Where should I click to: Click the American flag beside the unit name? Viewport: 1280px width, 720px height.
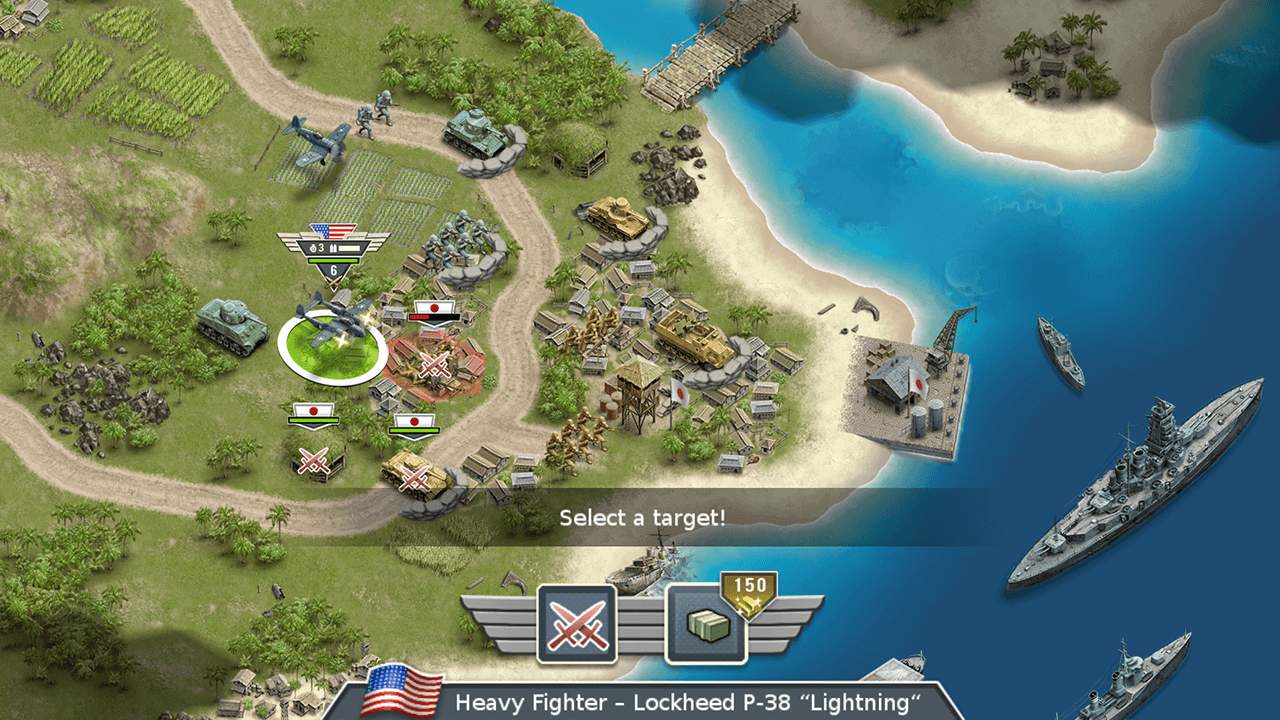[402, 692]
